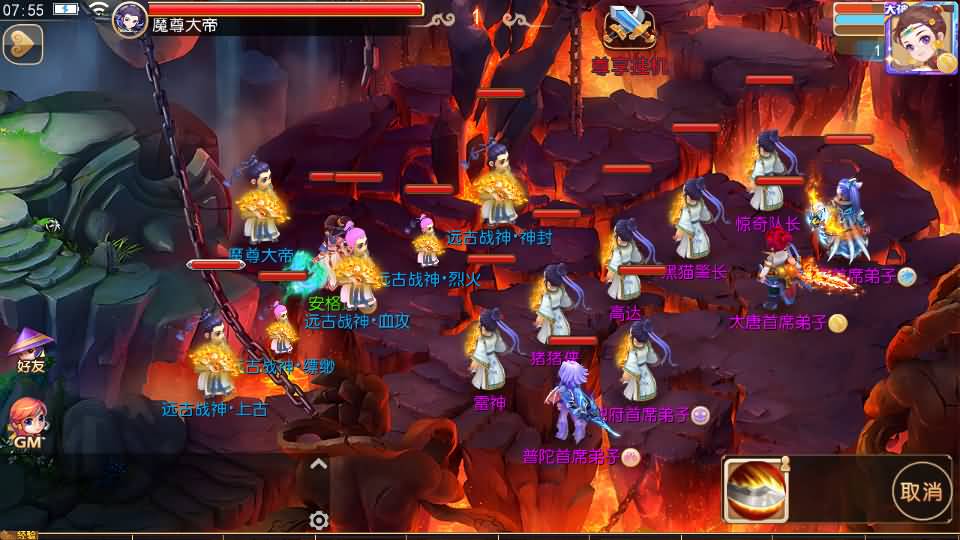Image resolution: width=960 pixels, height=540 pixels.
Task: Open the chat speech bubble button
Action: pyautogui.click(x=22, y=44)
